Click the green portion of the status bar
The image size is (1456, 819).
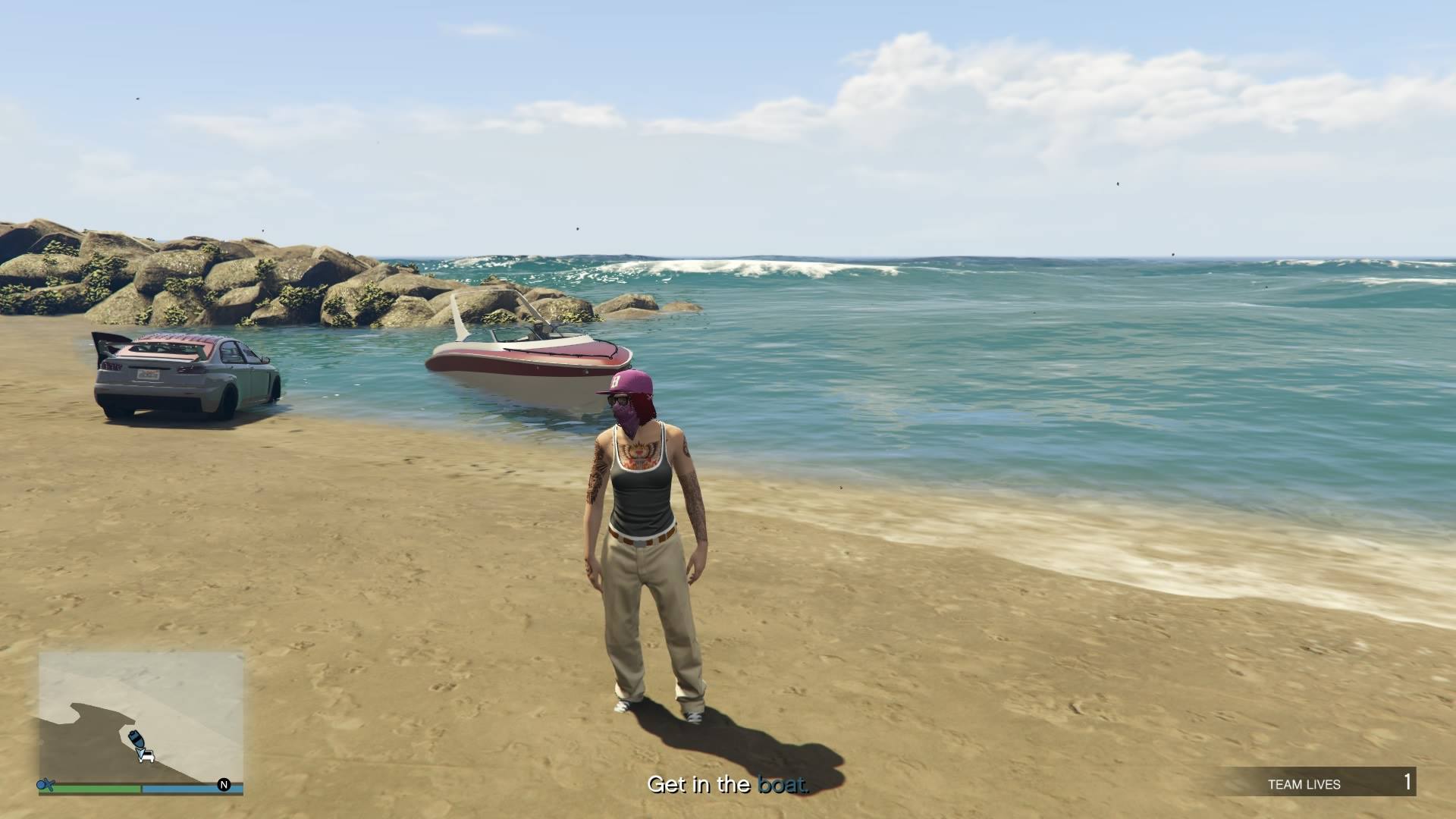(99, 789)
